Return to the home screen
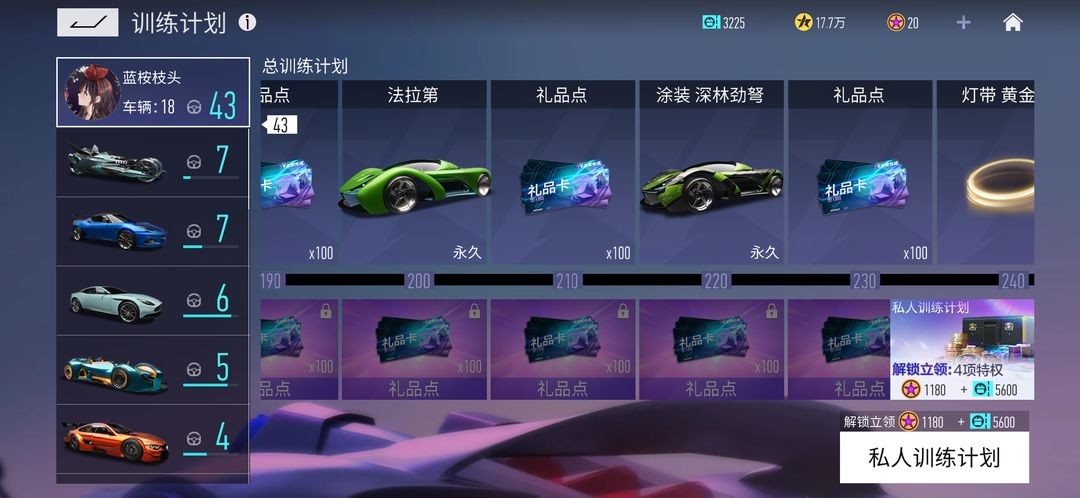 click(1013, 22)
